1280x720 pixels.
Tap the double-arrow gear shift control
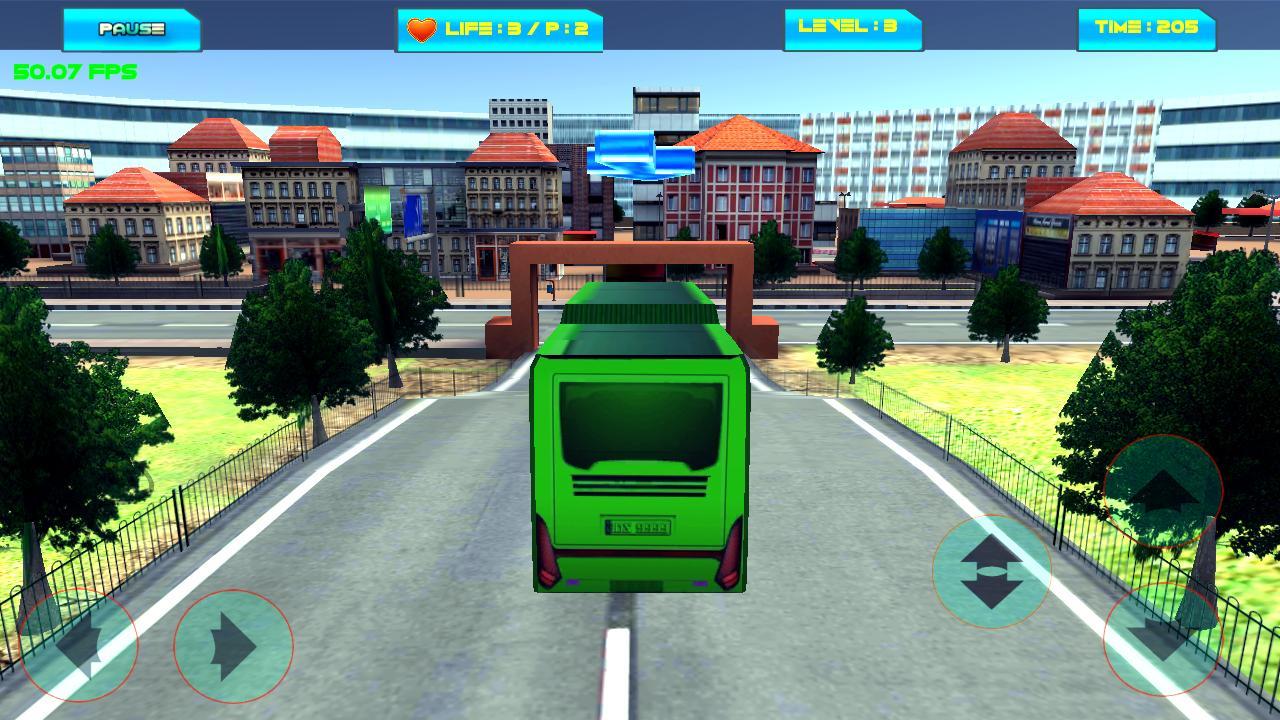[993, 570]
